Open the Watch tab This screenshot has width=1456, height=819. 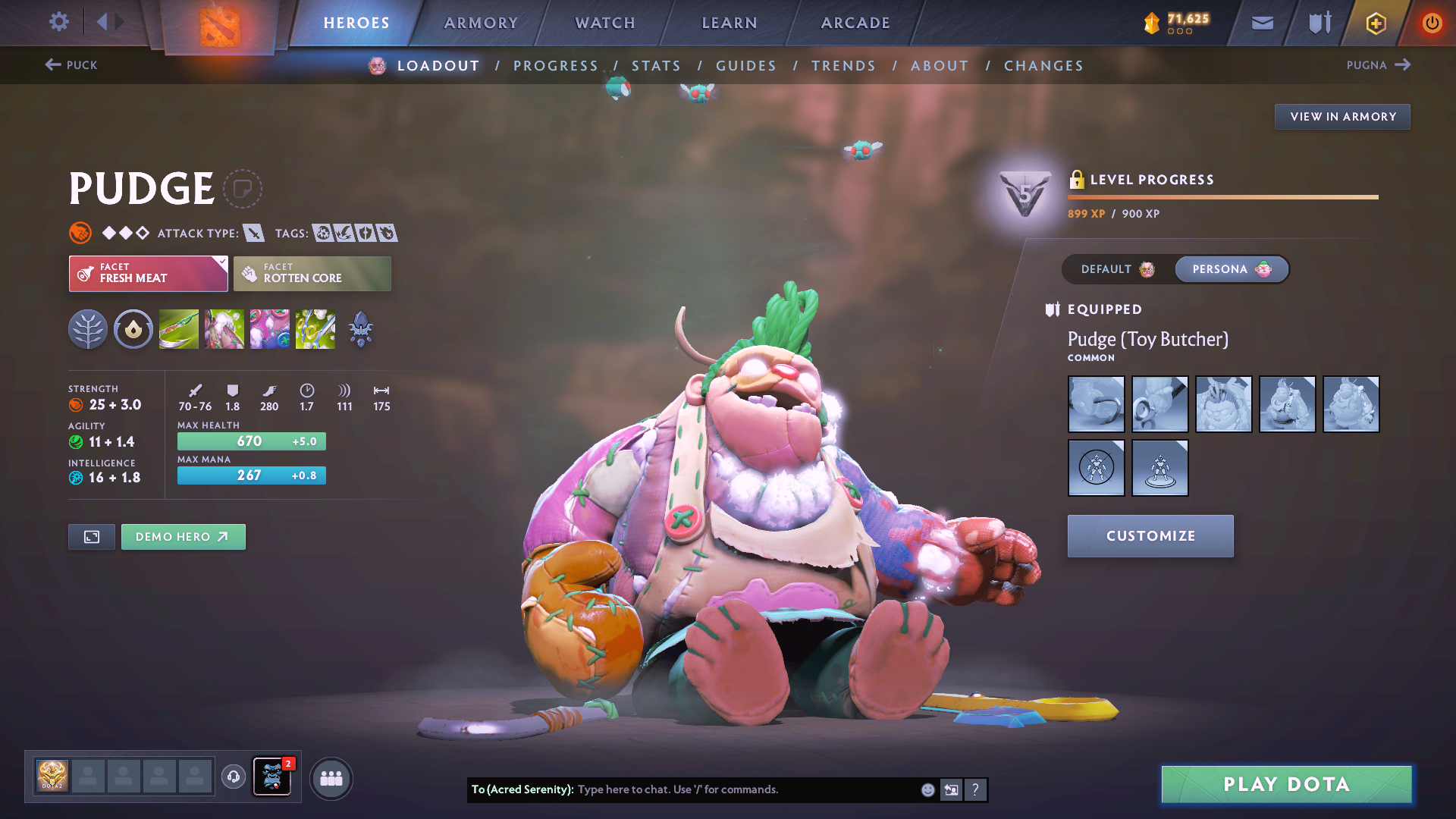(x=605, y=23)
